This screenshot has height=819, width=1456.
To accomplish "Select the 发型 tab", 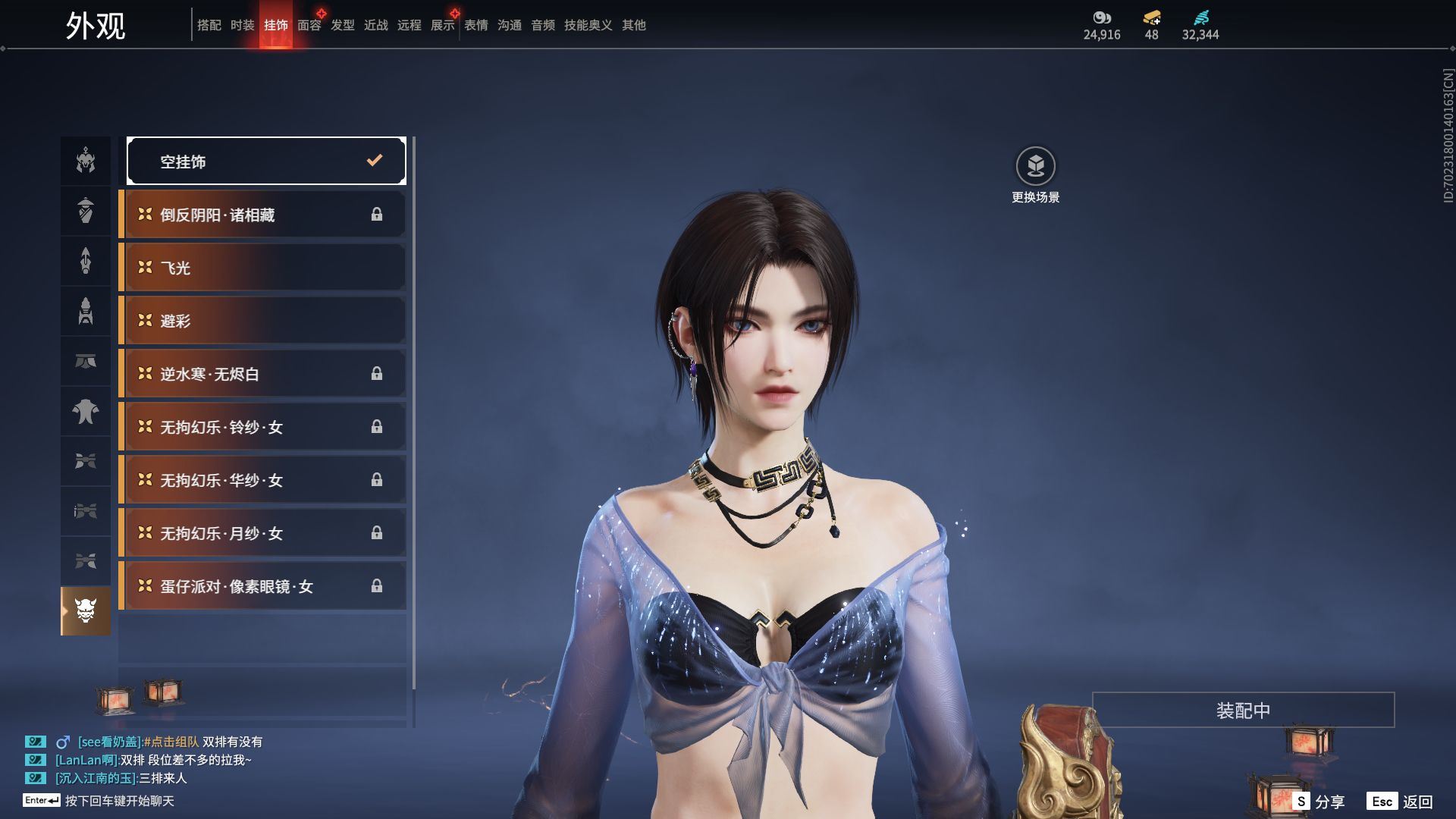I will pos(342,25).
